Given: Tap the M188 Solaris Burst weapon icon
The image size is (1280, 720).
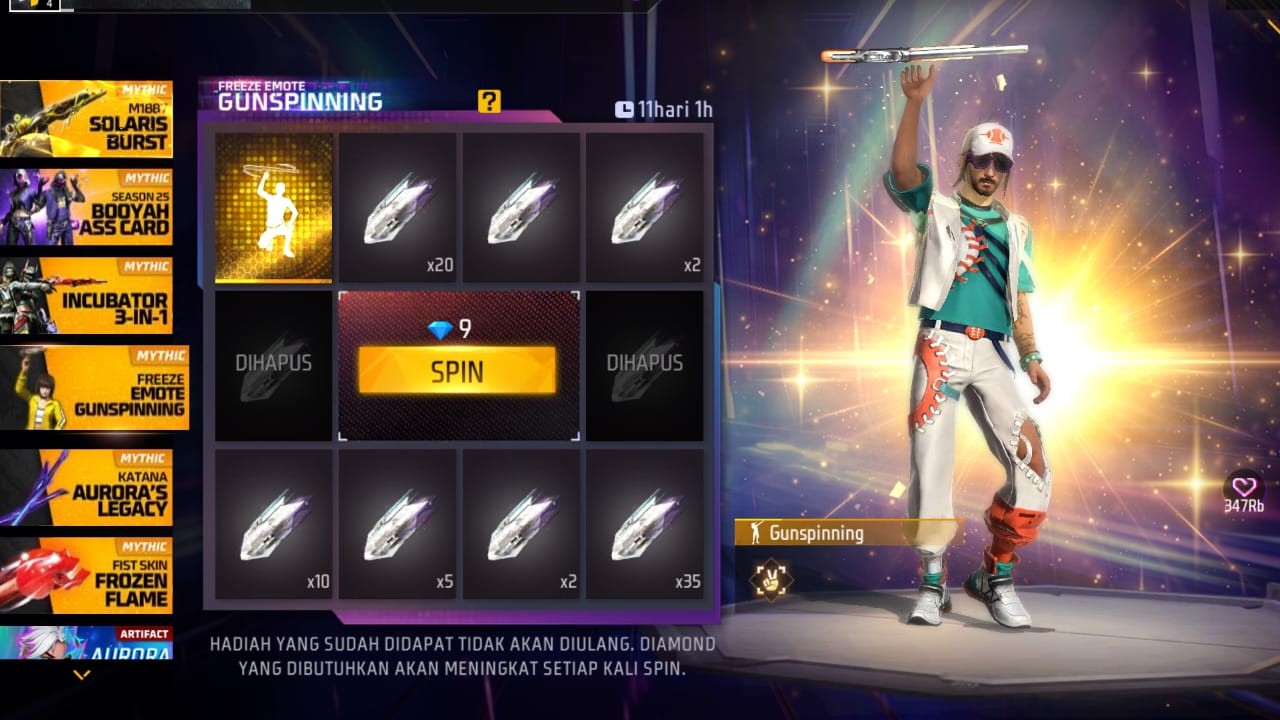Looking at the screenshot, I should click(x=88, y=119).
